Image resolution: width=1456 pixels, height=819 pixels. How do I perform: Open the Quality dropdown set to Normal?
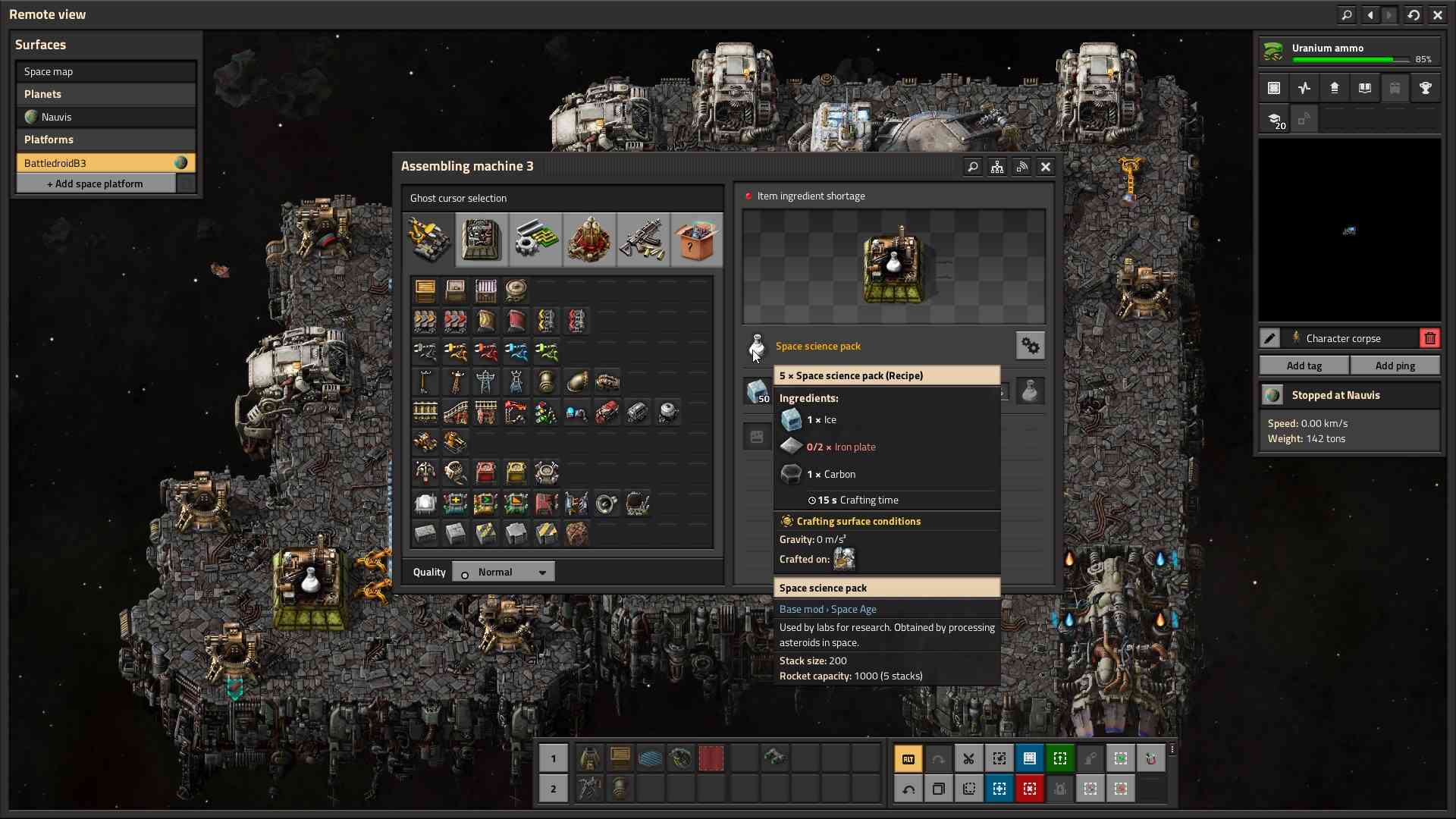(504, 572)
